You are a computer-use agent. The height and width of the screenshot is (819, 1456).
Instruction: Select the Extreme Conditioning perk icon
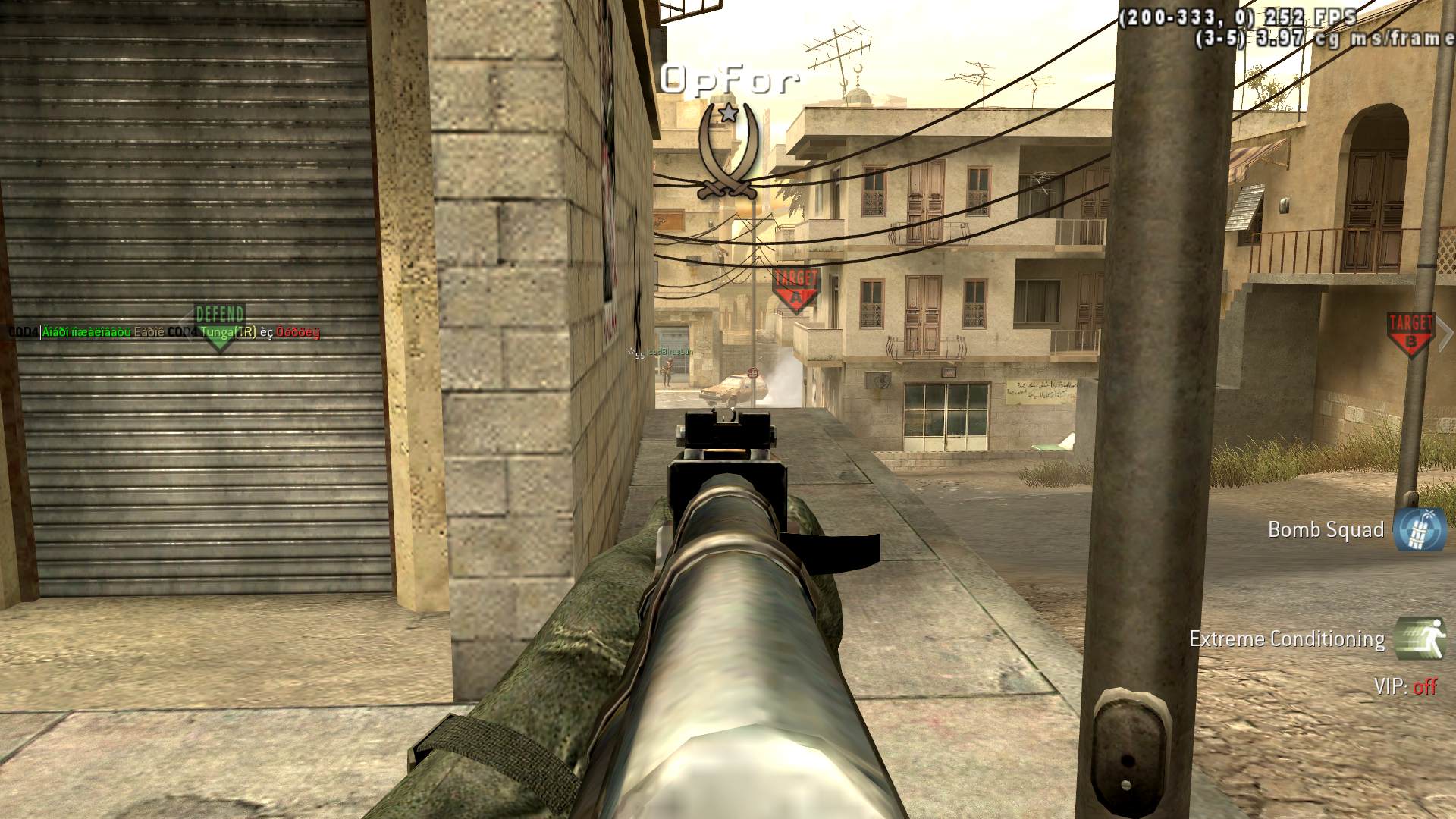[1420, 638]
